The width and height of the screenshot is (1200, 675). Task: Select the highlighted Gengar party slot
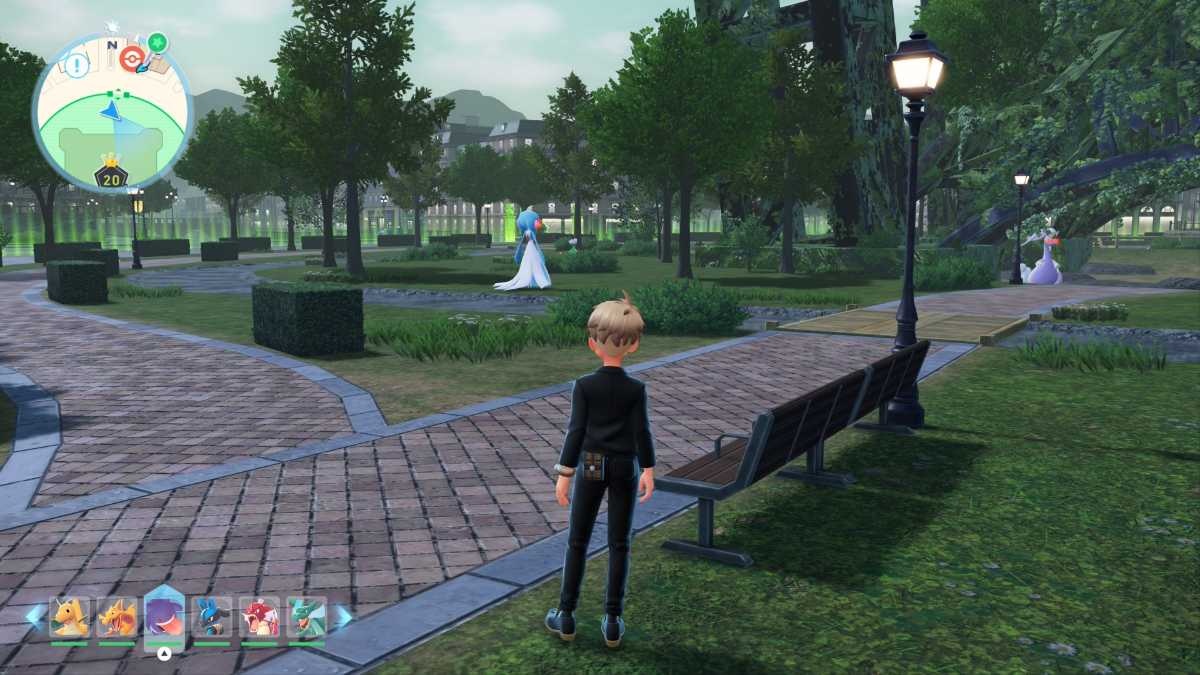click(164, 616)
